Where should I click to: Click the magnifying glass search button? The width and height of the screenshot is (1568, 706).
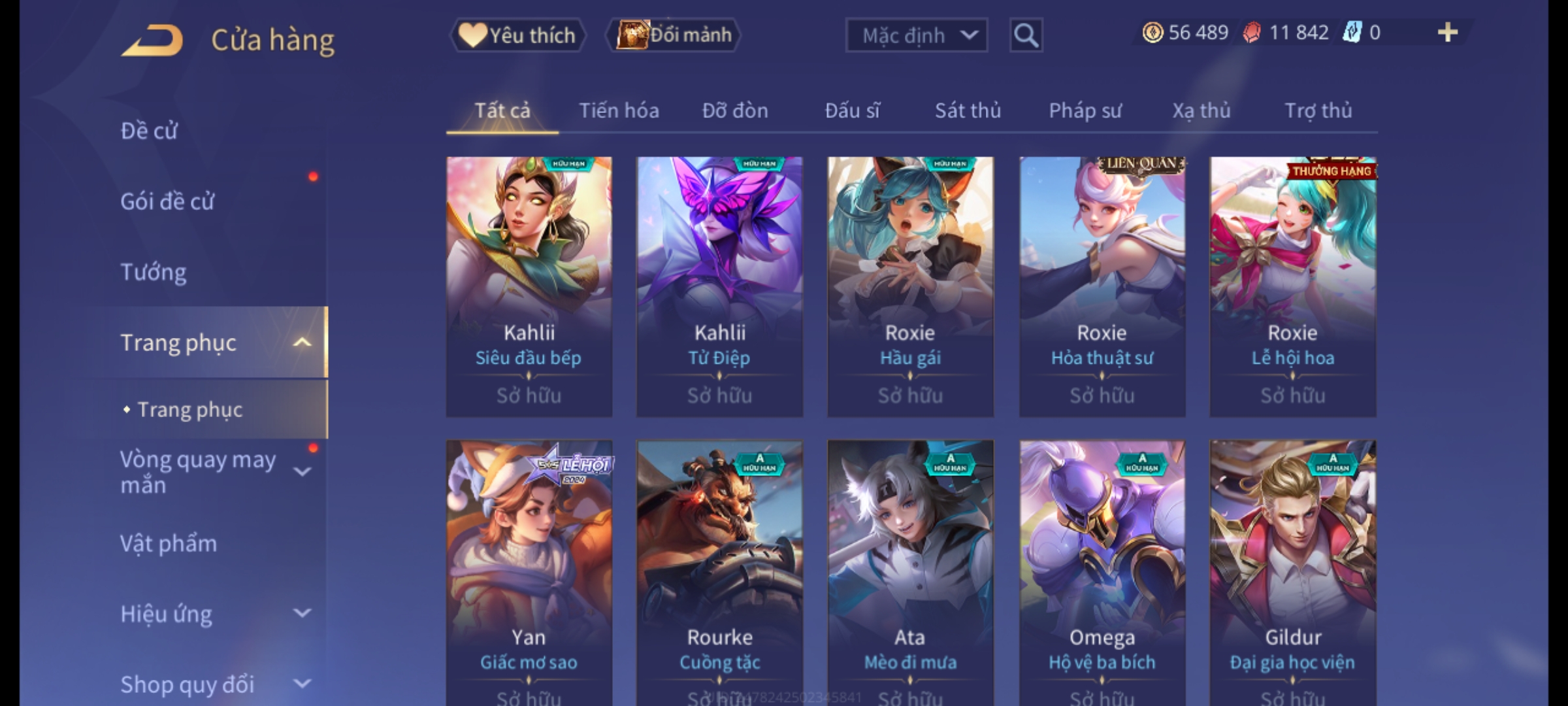[x=1026, y=35]
